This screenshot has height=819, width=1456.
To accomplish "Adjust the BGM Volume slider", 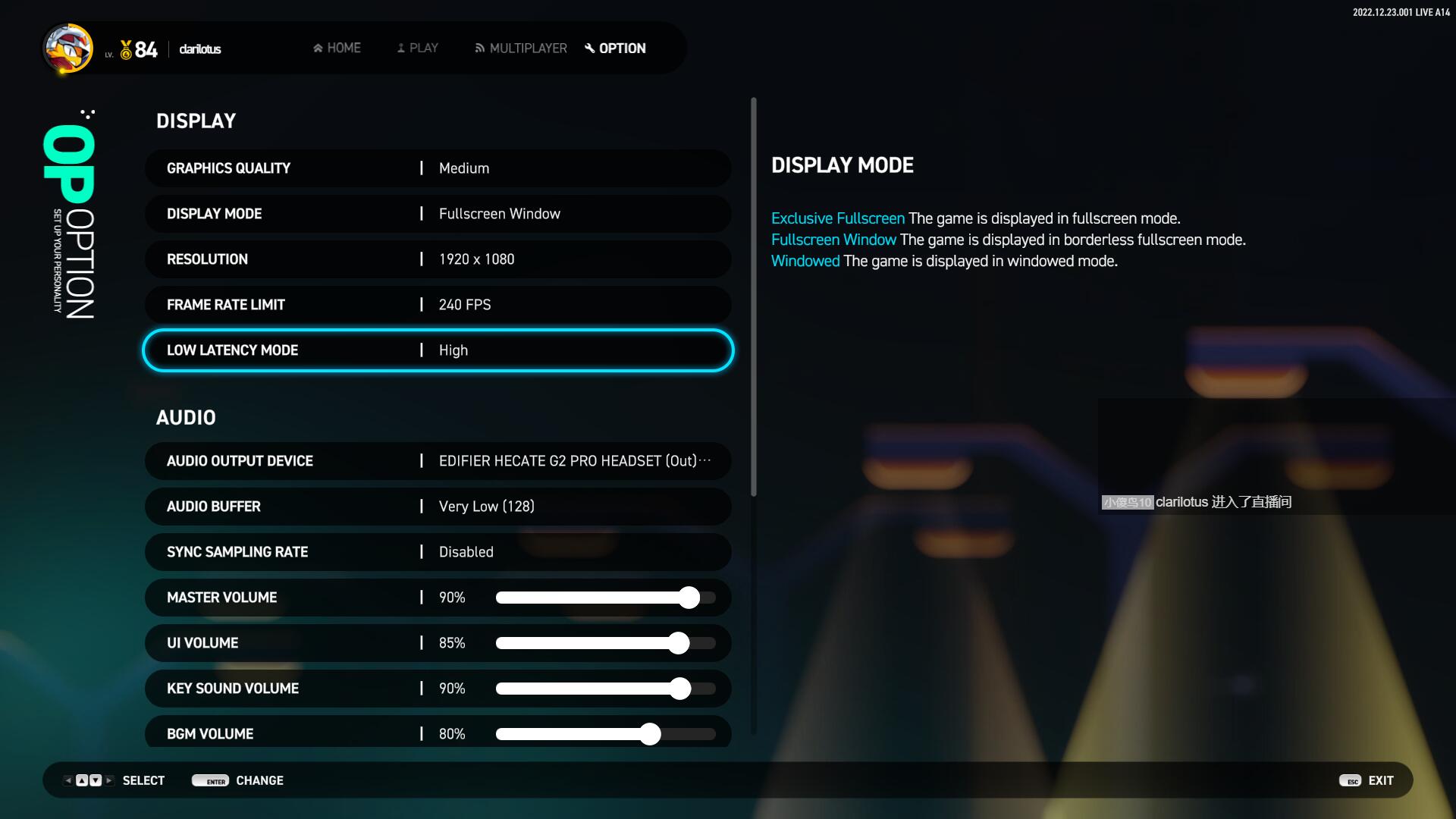I will click(x=650, y=734).
